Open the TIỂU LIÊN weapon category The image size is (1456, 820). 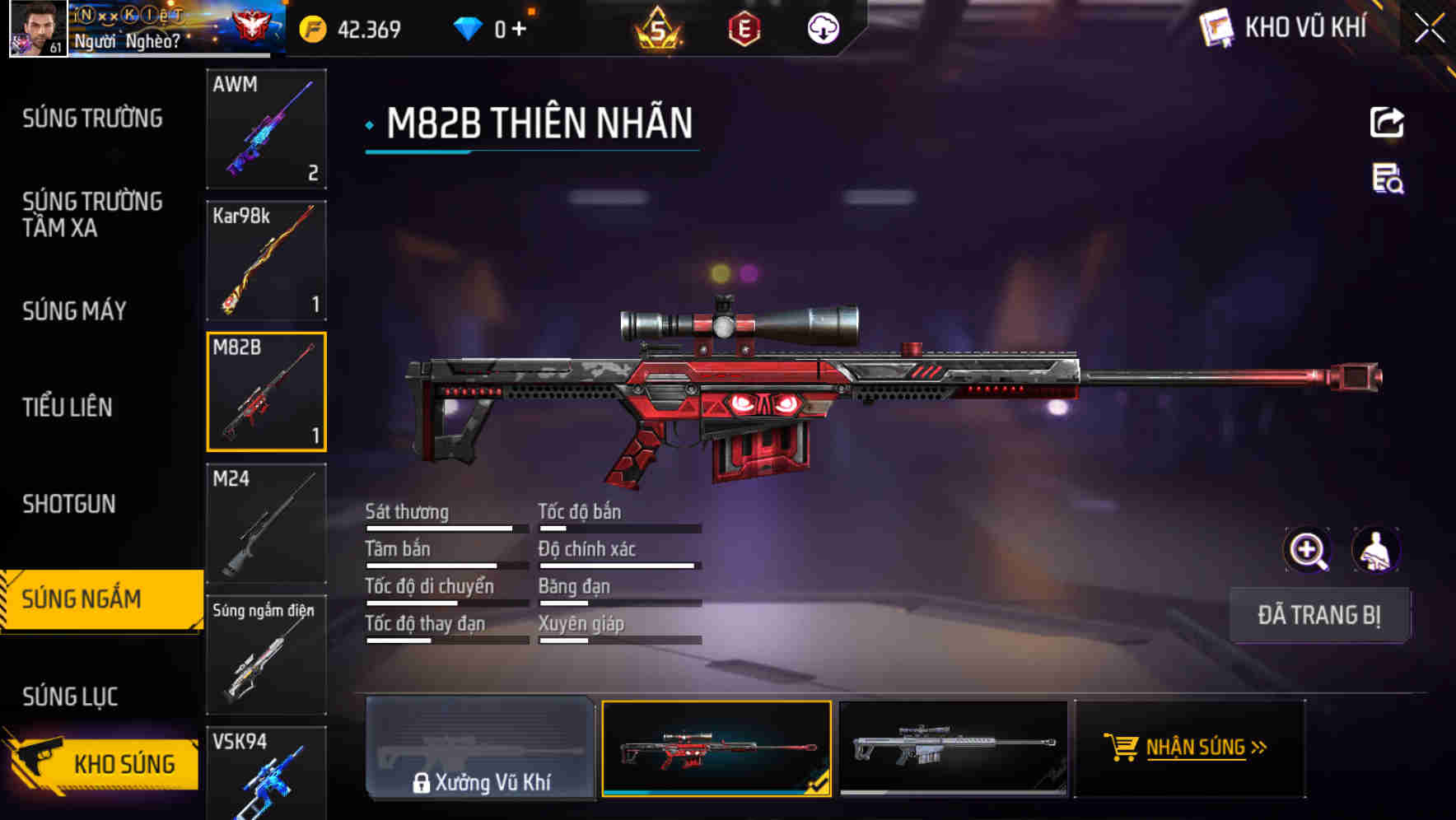click(x=69, y=407)
